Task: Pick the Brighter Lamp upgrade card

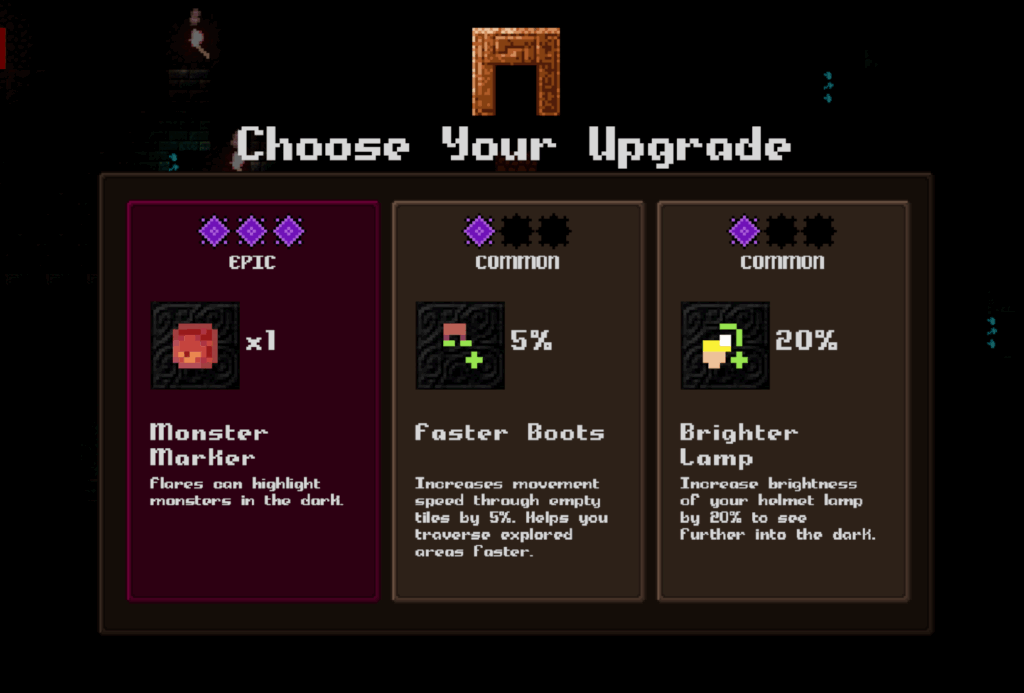Action: click(782, 400)
